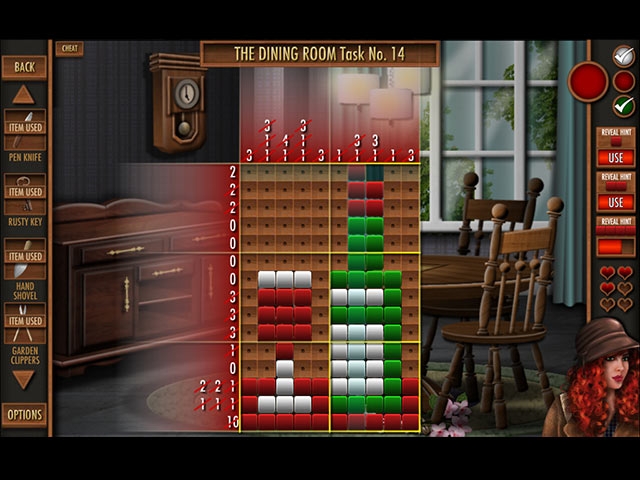Use the single-cell reveal hint
640x480 pixels.
point(615,157)
